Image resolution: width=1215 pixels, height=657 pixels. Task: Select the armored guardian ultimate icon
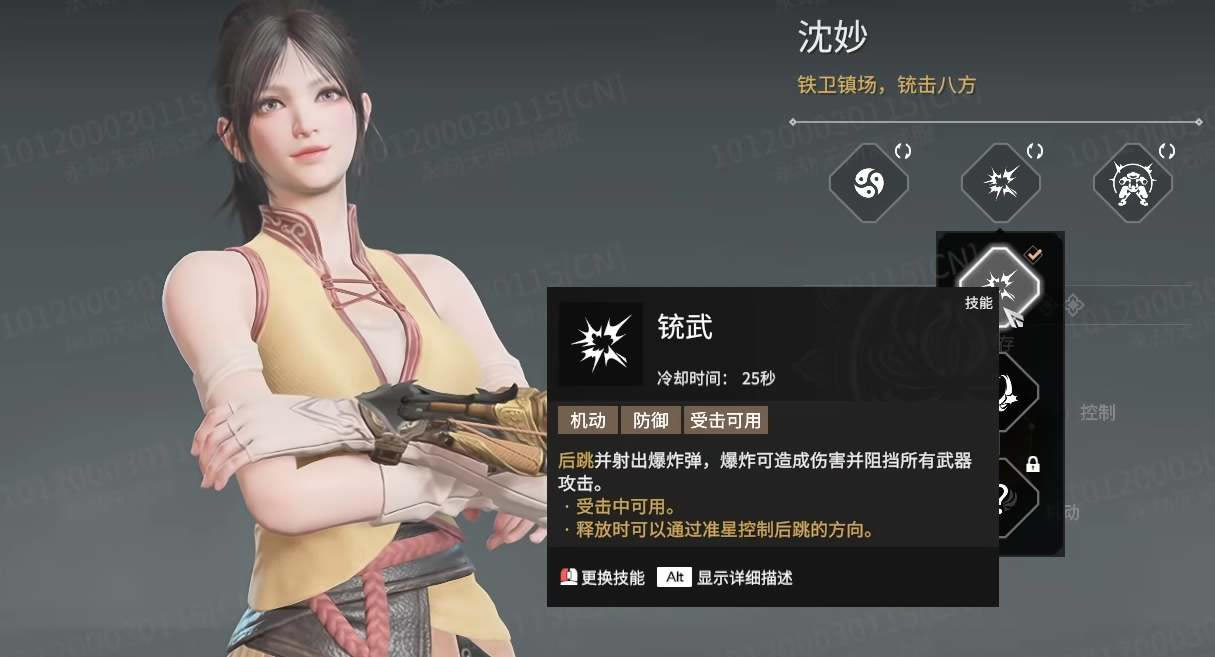(1132, 184)
